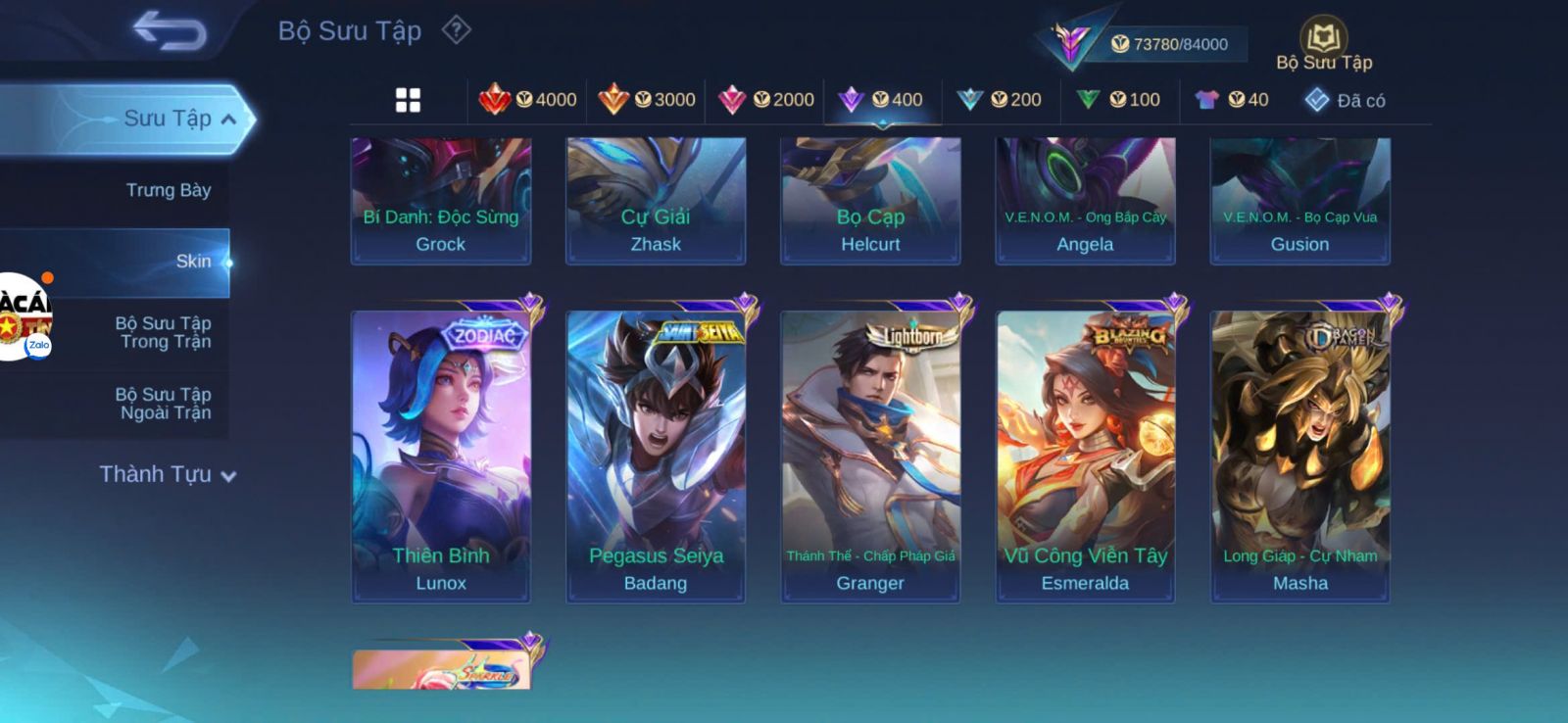This screenshot has width=1568, height=723.
Task: Filter skins by 4000 points tier
Action: pos(528,100)
